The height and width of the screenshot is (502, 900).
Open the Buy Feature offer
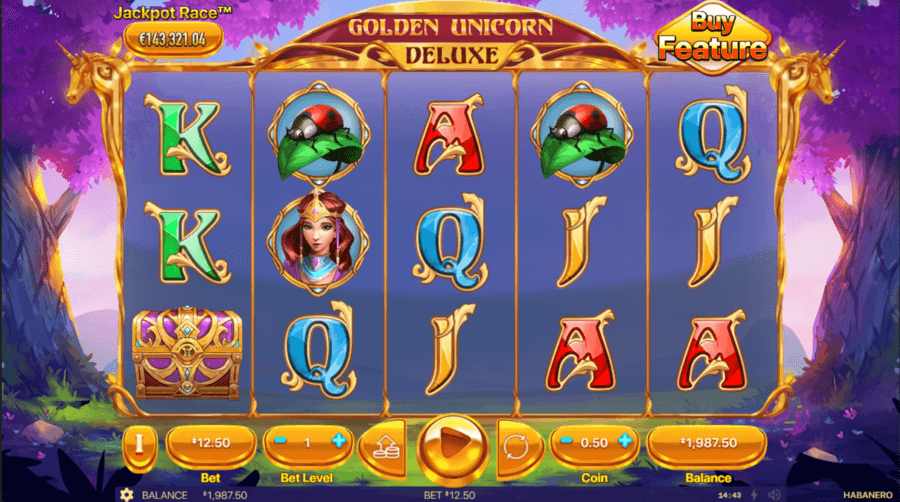pyautogui.click(x=712, y=39)
